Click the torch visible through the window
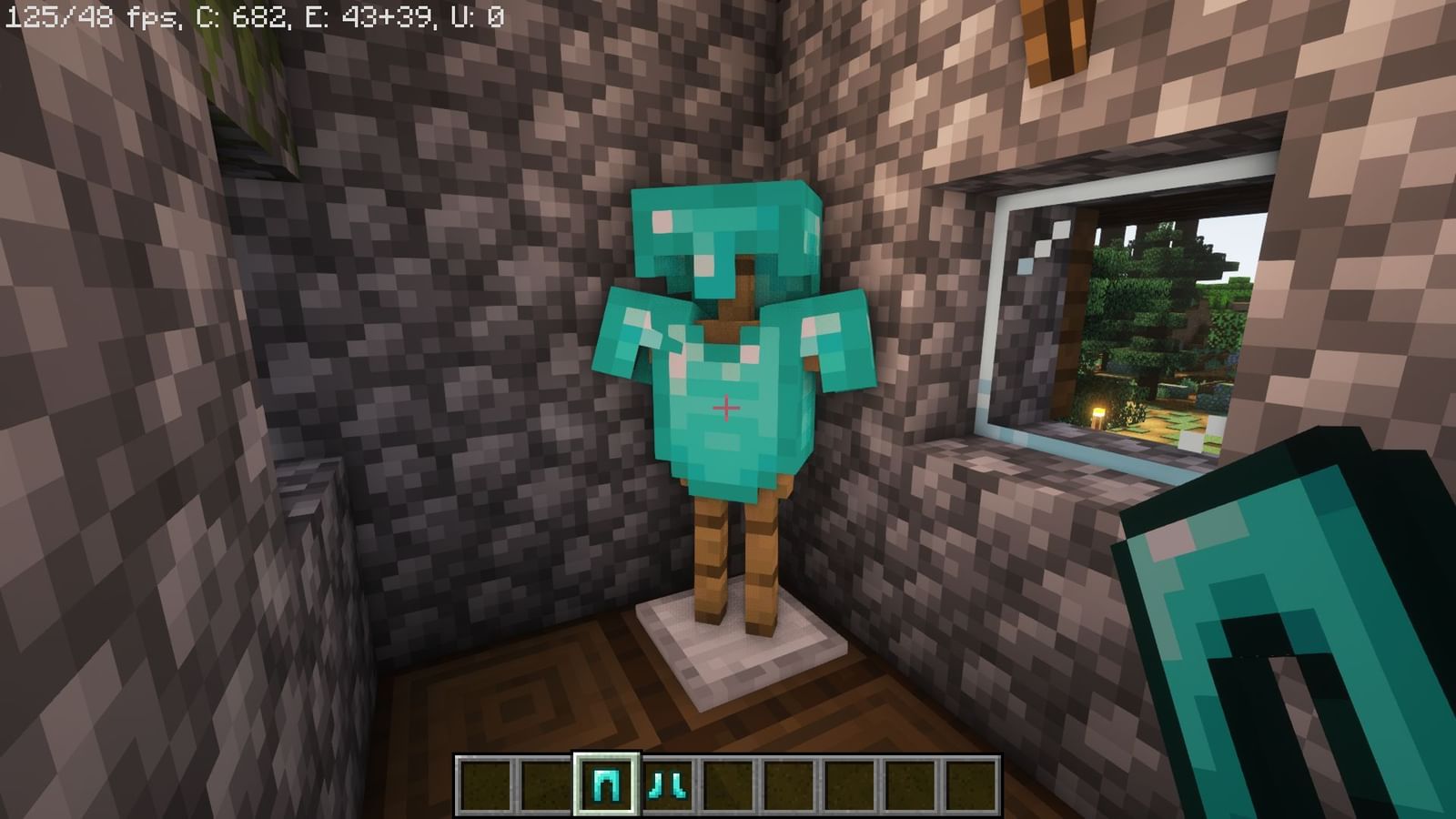The image size is (1456, 819). pyautogui.click(x=1097, y=414)
